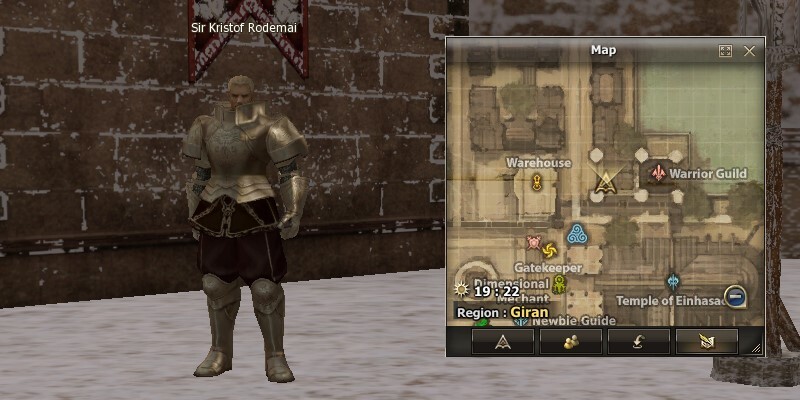Select the Warehouse marker on the map
The height and width of the screenshot is (400, 800).
[537, 181]
